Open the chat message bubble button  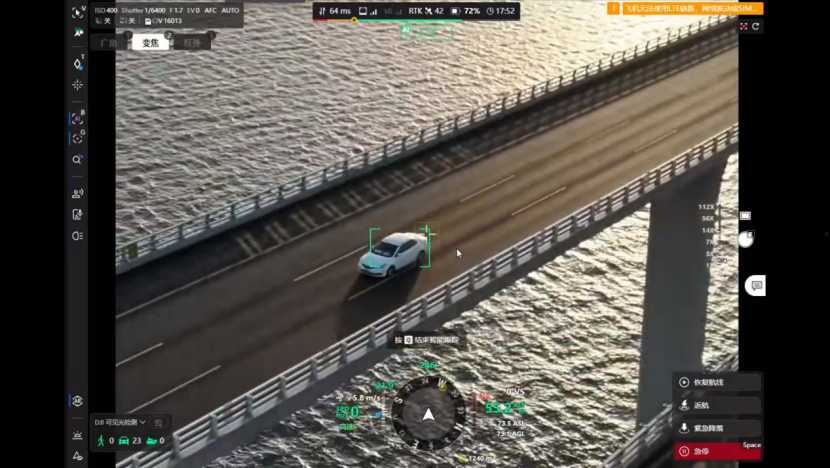756,286
